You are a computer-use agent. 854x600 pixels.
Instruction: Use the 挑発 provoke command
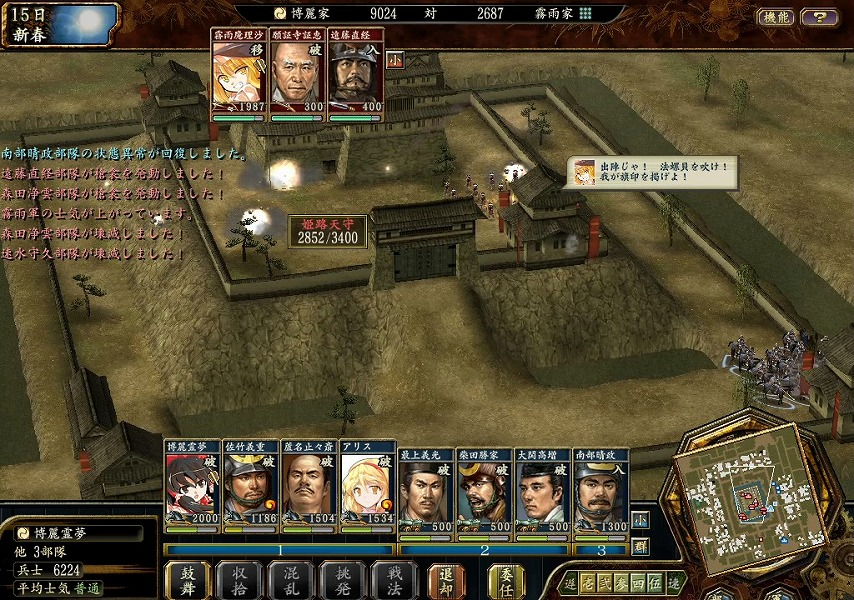click(342, 580)
